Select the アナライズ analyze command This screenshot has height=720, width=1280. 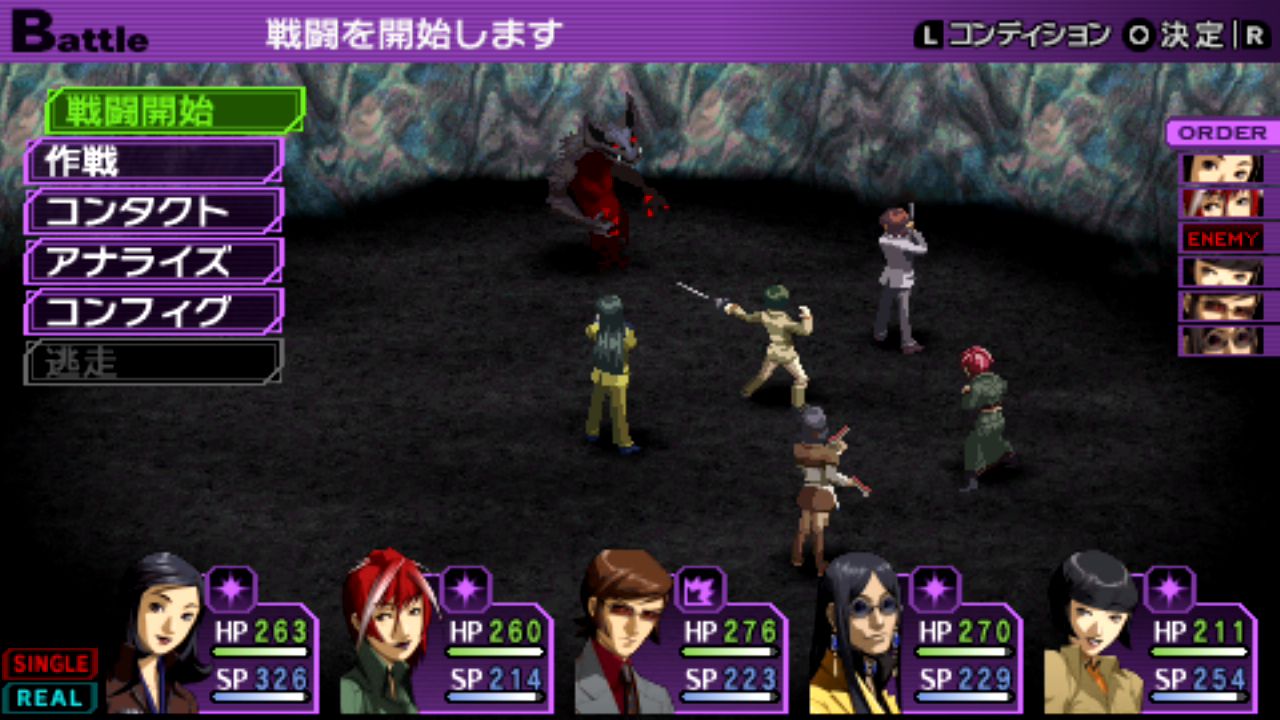coord(154,261)
